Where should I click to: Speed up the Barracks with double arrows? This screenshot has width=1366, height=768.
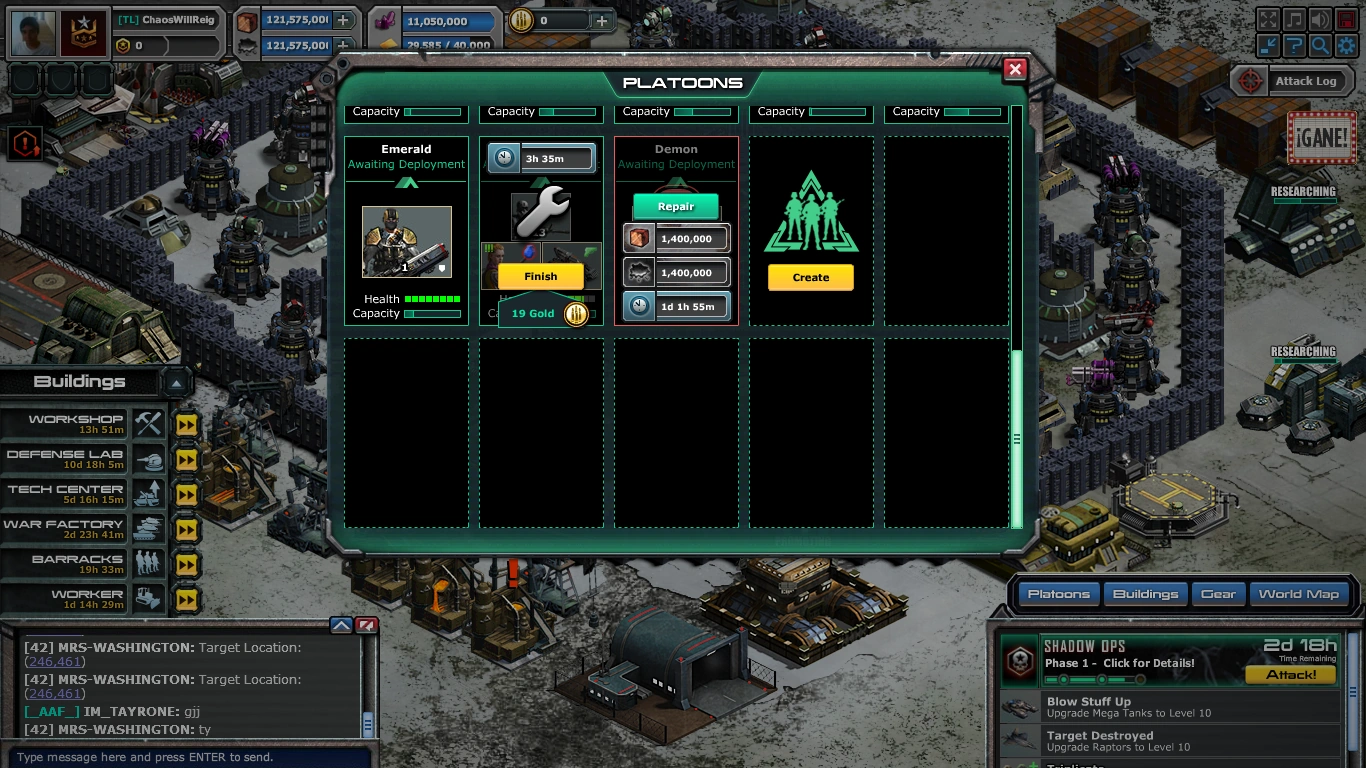pyautogui.click(x=186, y=564)
